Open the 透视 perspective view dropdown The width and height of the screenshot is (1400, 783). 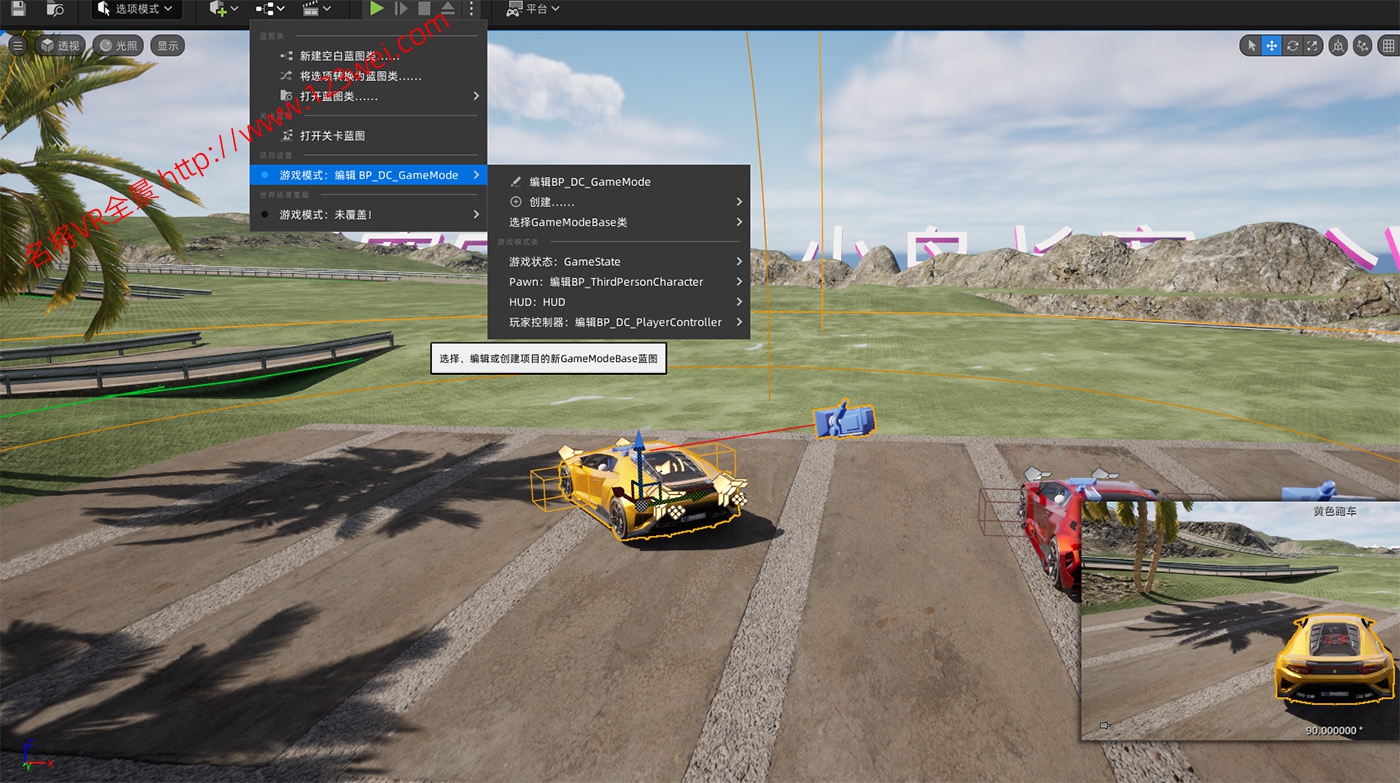[x=60, y=45]
